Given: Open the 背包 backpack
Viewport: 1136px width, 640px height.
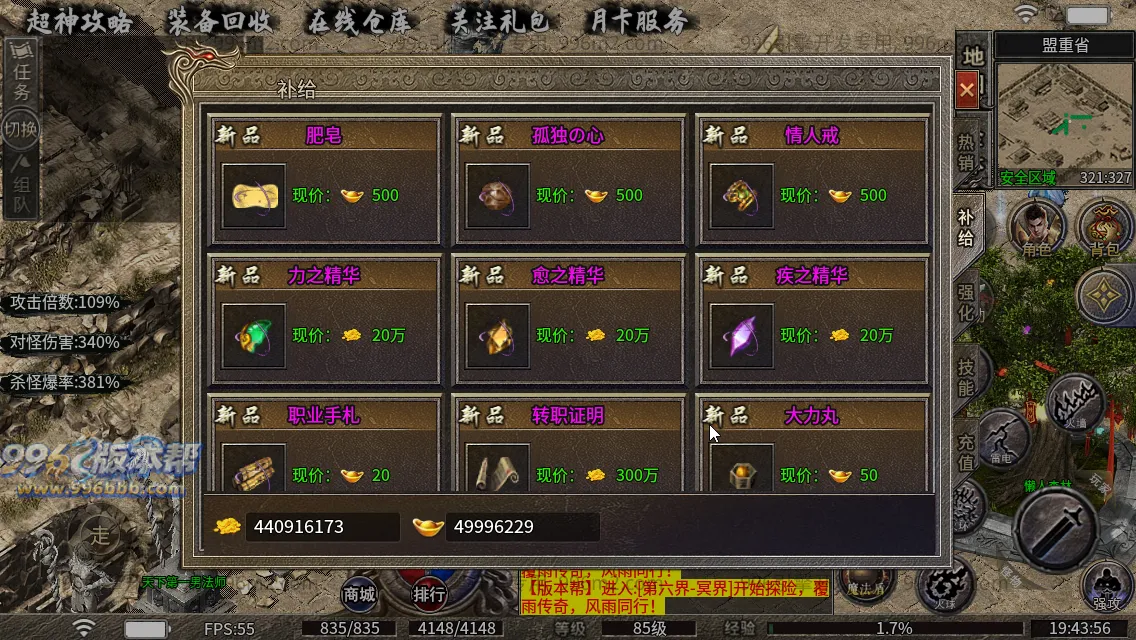Looking at the screenshot, I should [x=1104, y=226].
